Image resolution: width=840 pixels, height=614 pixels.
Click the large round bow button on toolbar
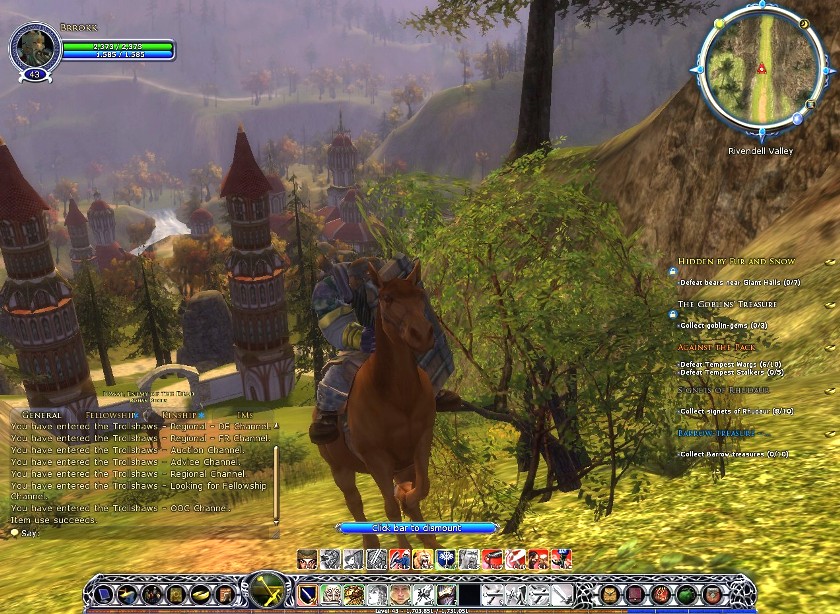click(267, 591)
